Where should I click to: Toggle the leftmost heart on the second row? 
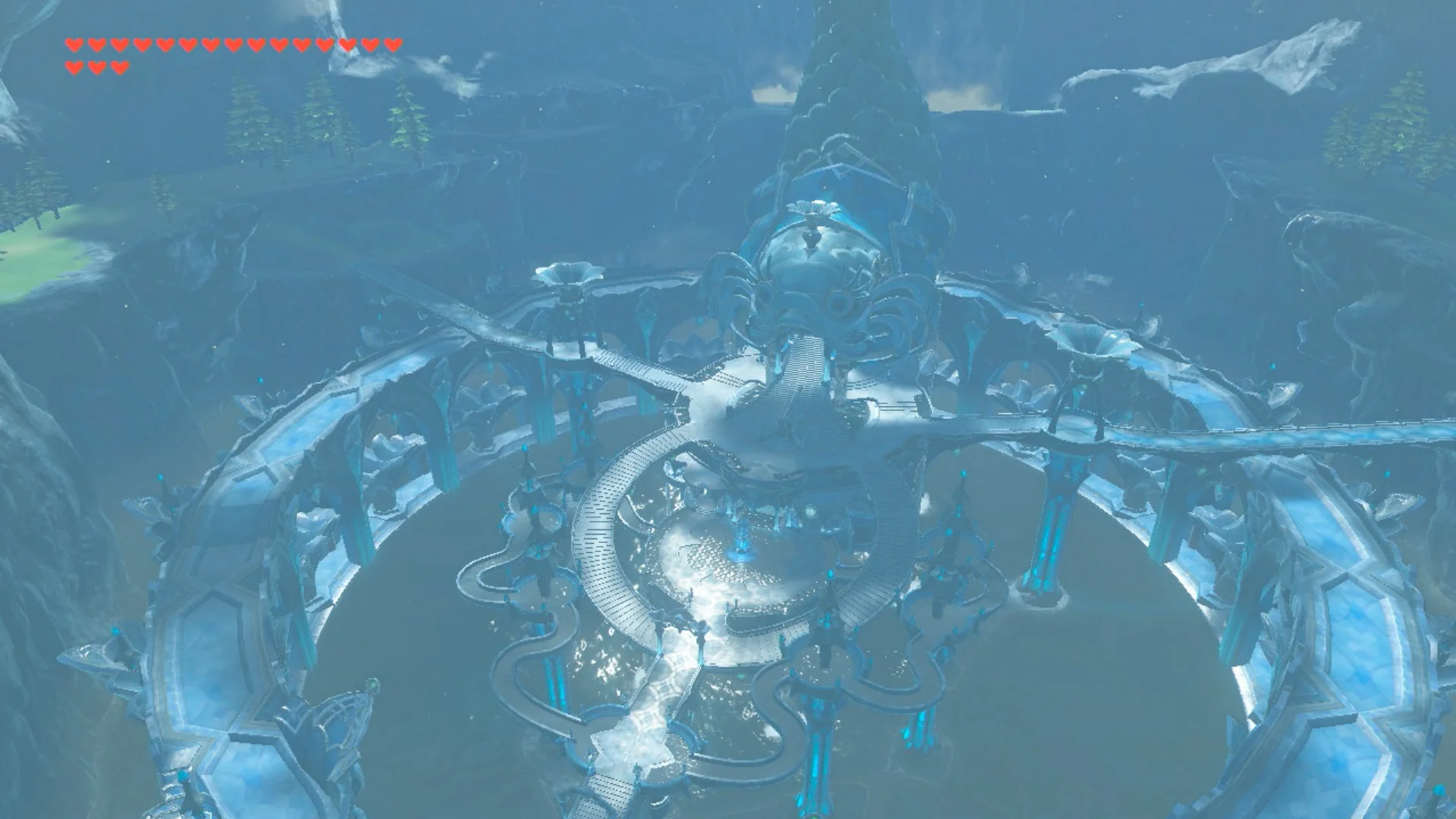(74, 67)
